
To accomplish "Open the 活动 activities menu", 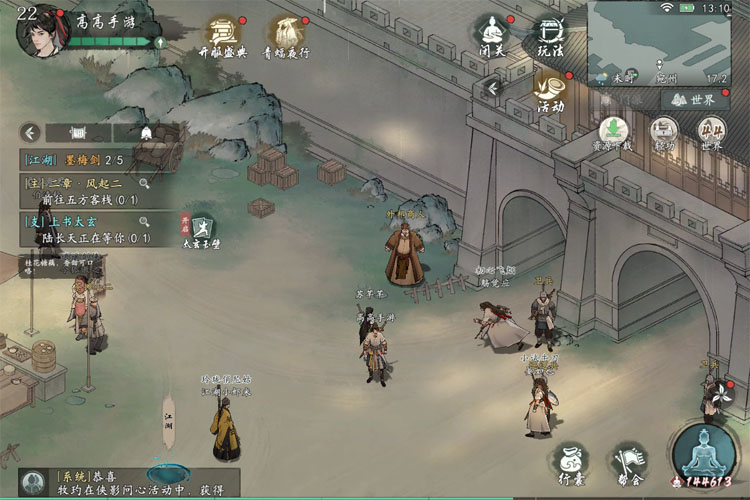I will pos(550,90).
